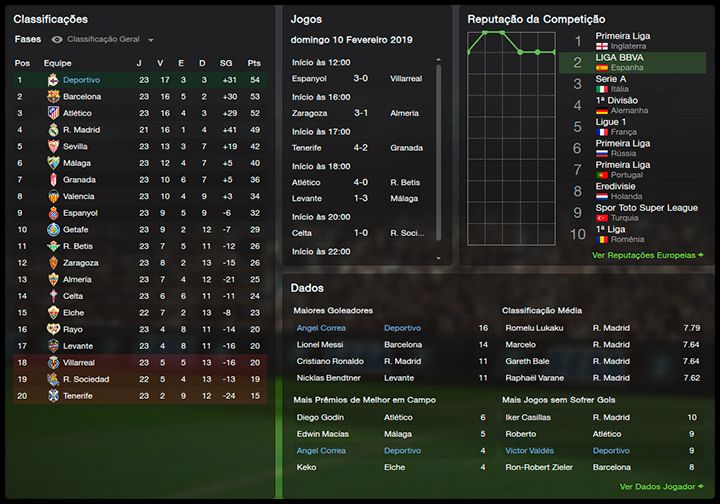Open Ver Dados Jogador link

[657, 486]
